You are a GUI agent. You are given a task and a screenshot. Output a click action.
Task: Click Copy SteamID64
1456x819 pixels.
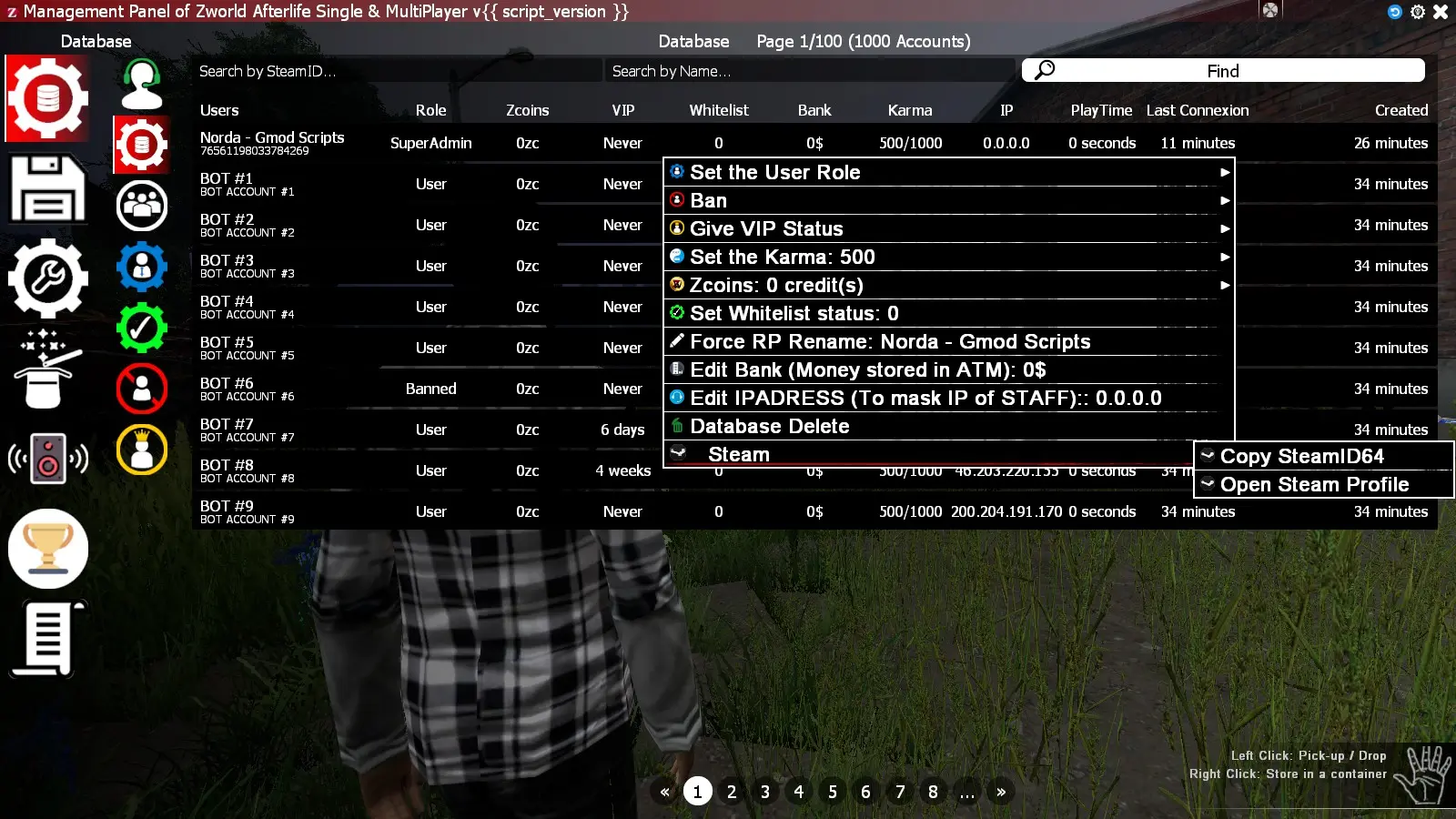pyautogui.click(x=1304, y=456)
